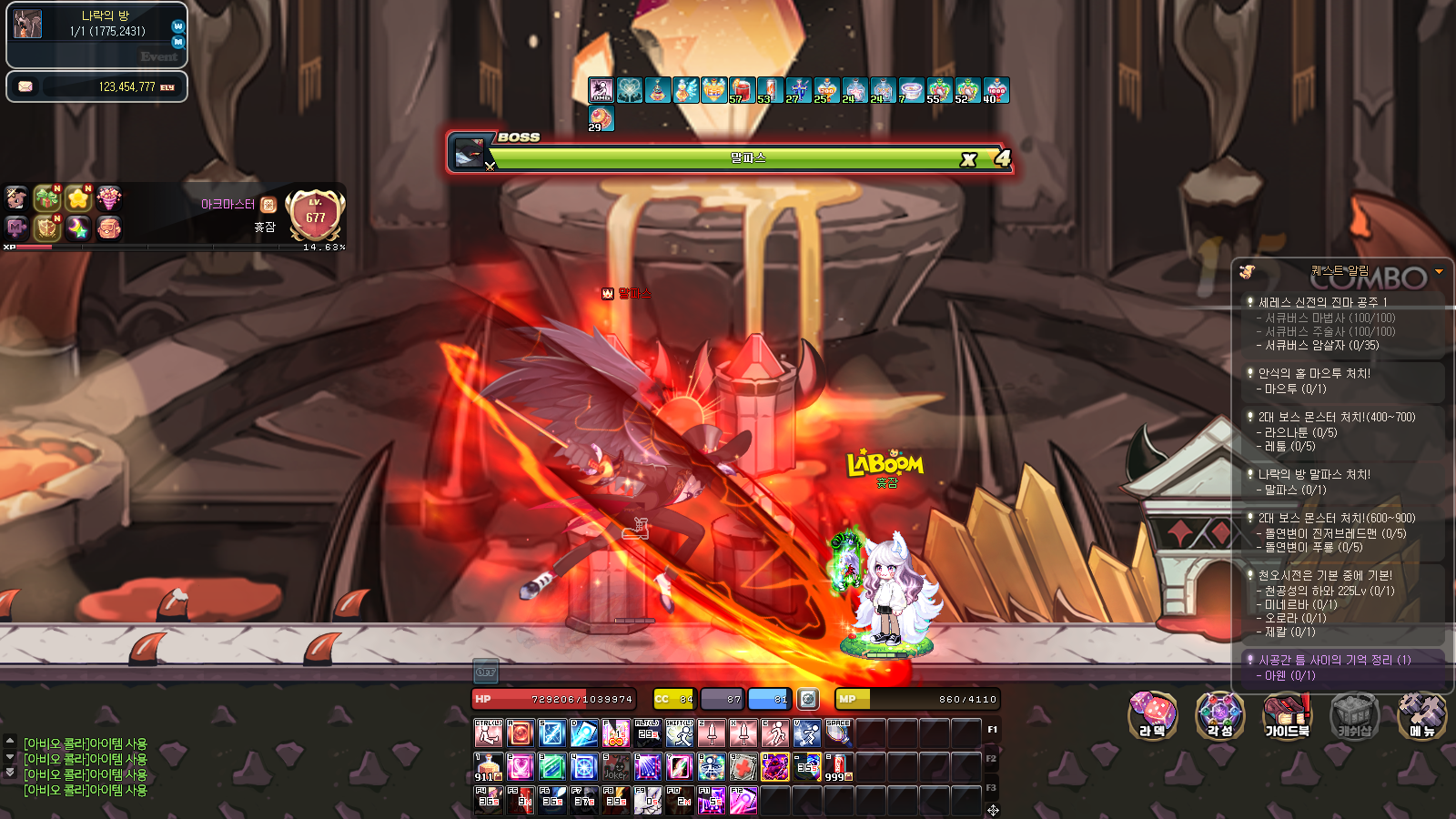
Task: Collapse the 퀘스트 알림 quest tracker arrow
Action: coord(1439,271)
